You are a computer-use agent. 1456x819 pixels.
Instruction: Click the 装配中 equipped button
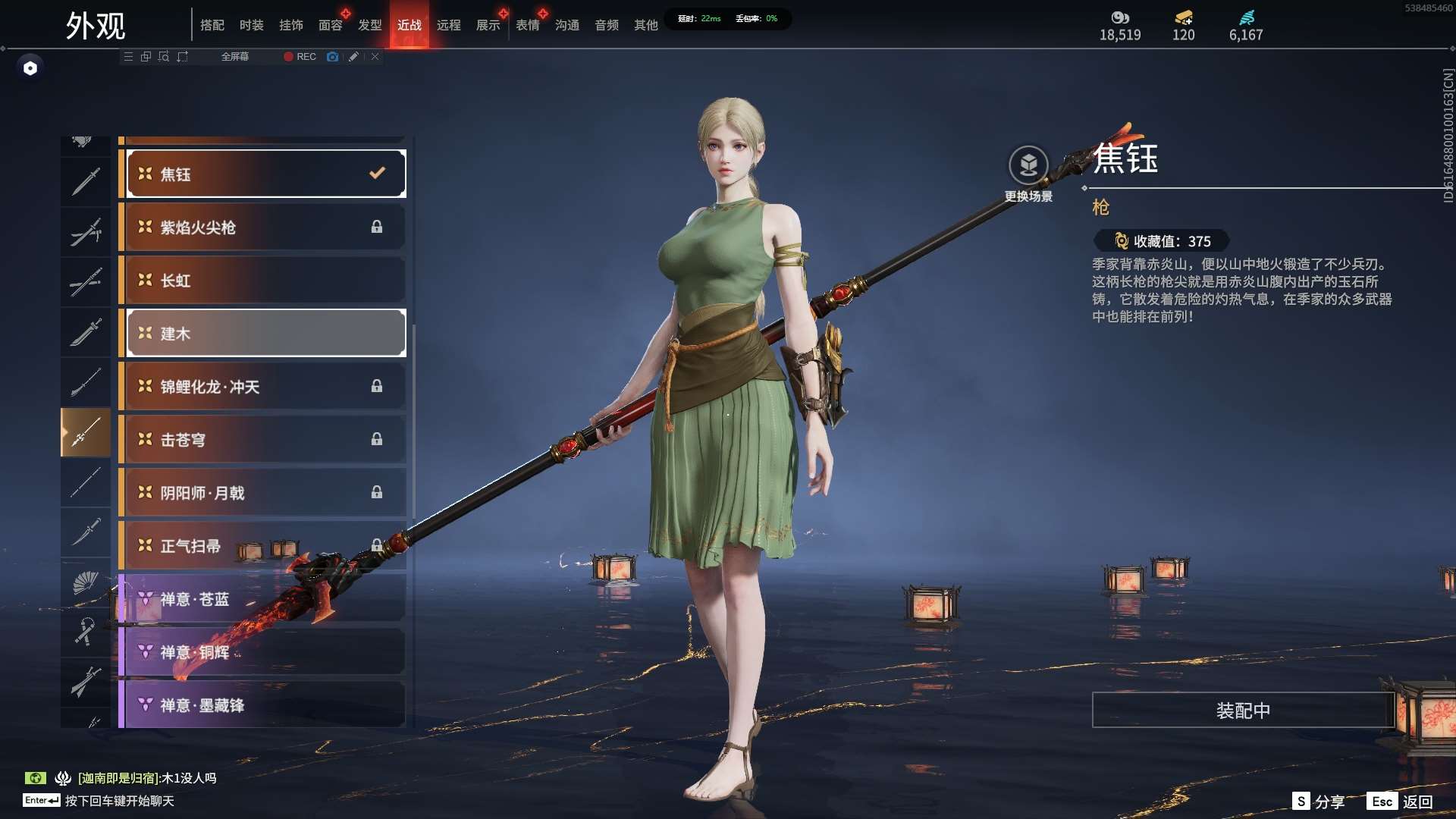click(1243, 711)
